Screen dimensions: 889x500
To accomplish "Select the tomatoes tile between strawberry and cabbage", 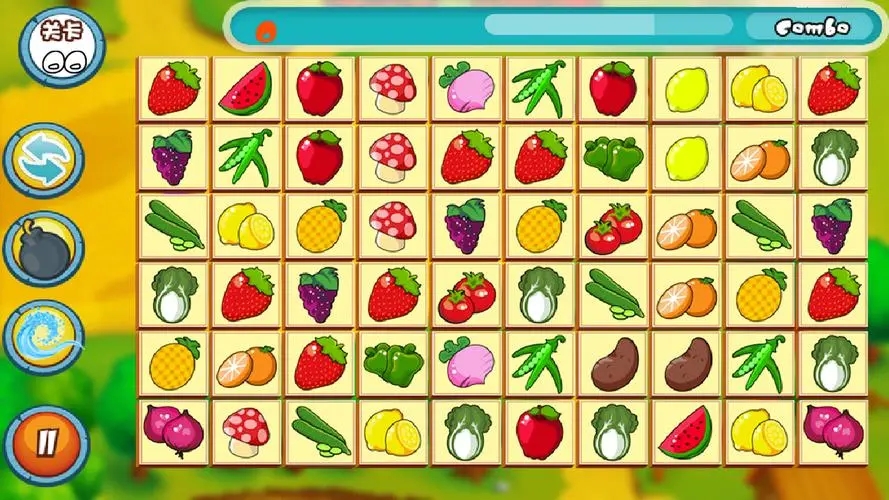I will (x=466, y=294).
